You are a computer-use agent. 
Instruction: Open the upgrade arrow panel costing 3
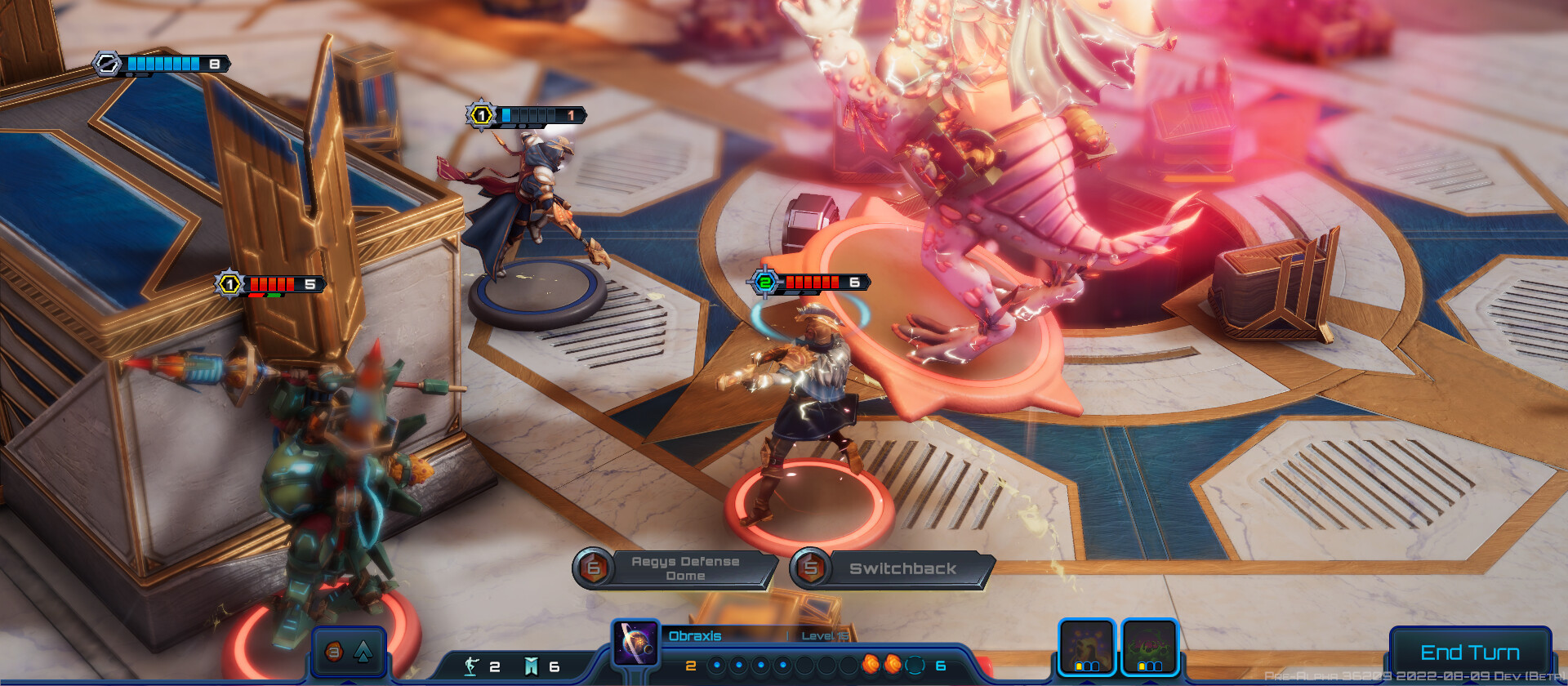pos(349,652)
